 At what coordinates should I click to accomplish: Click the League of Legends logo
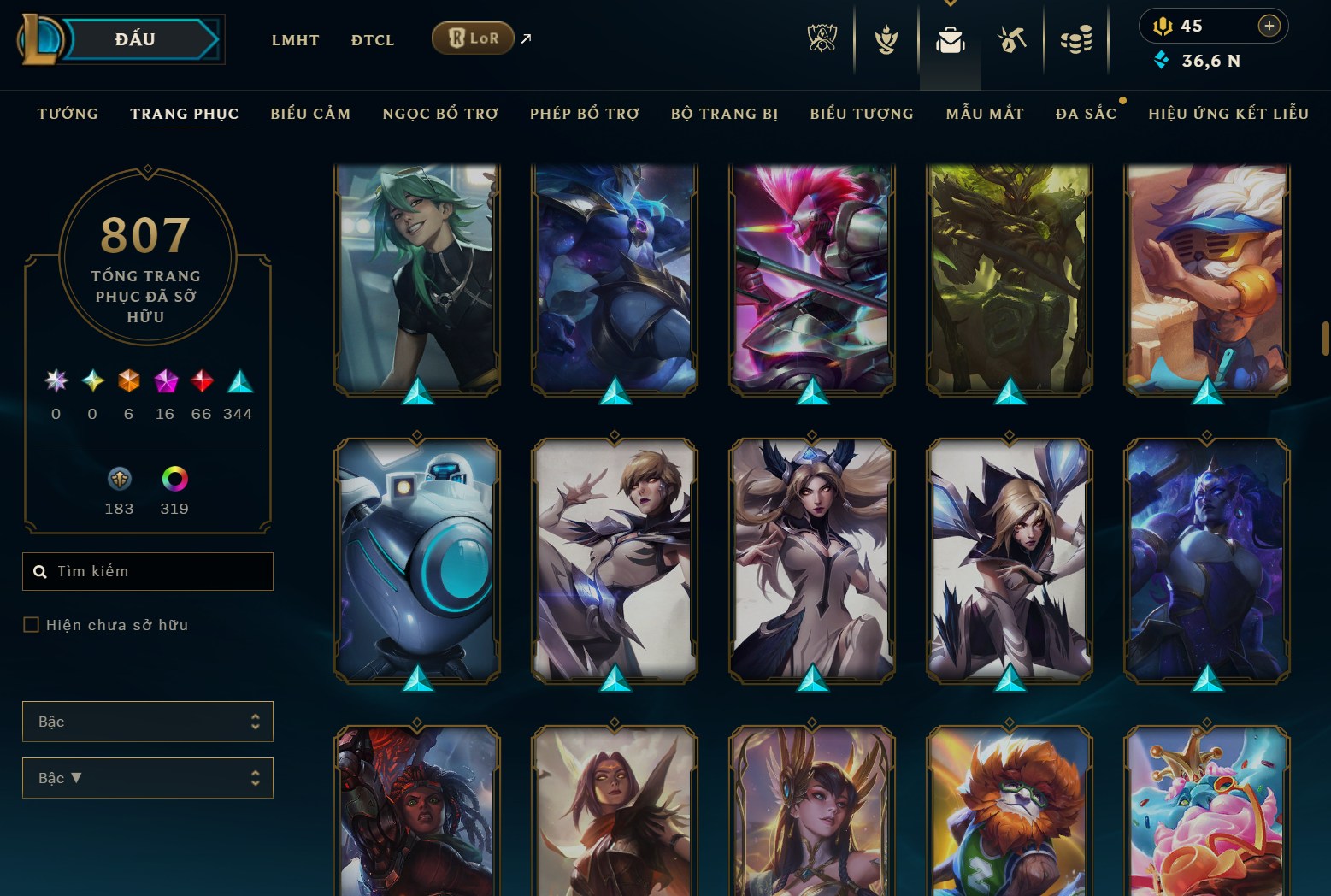[38, 39]
